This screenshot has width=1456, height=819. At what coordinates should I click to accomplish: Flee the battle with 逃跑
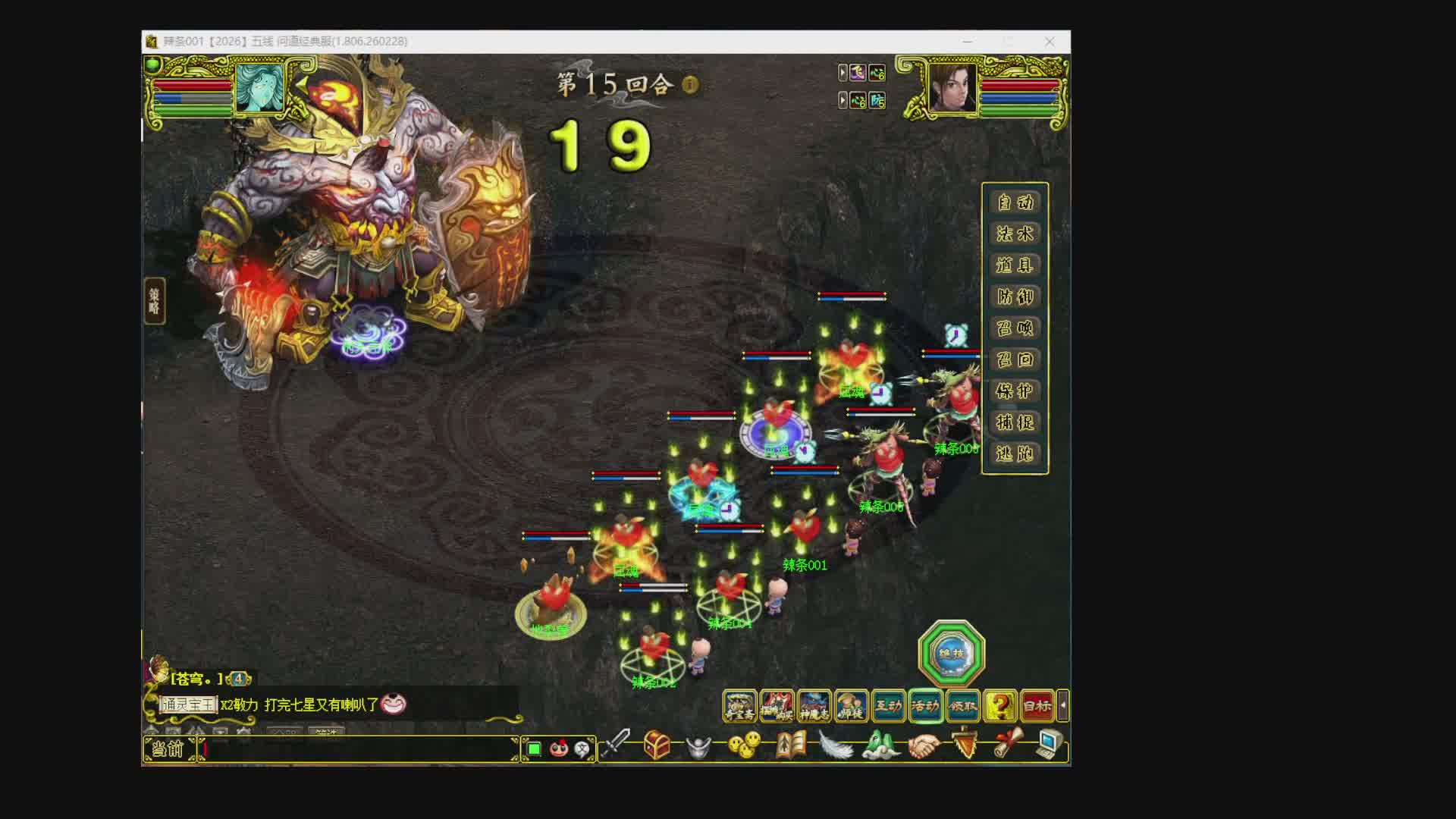pyautogui.click(x=1015, y=454)
